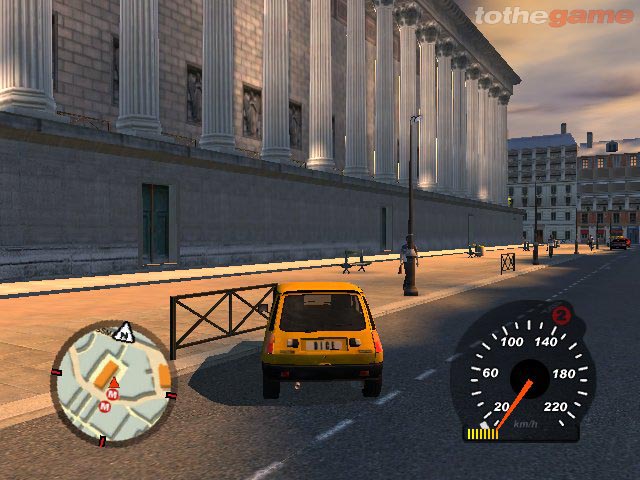Viewport: 640px width, 480px height.
Task: Select the north compass marker on minimap
Action: coord(124,331)
